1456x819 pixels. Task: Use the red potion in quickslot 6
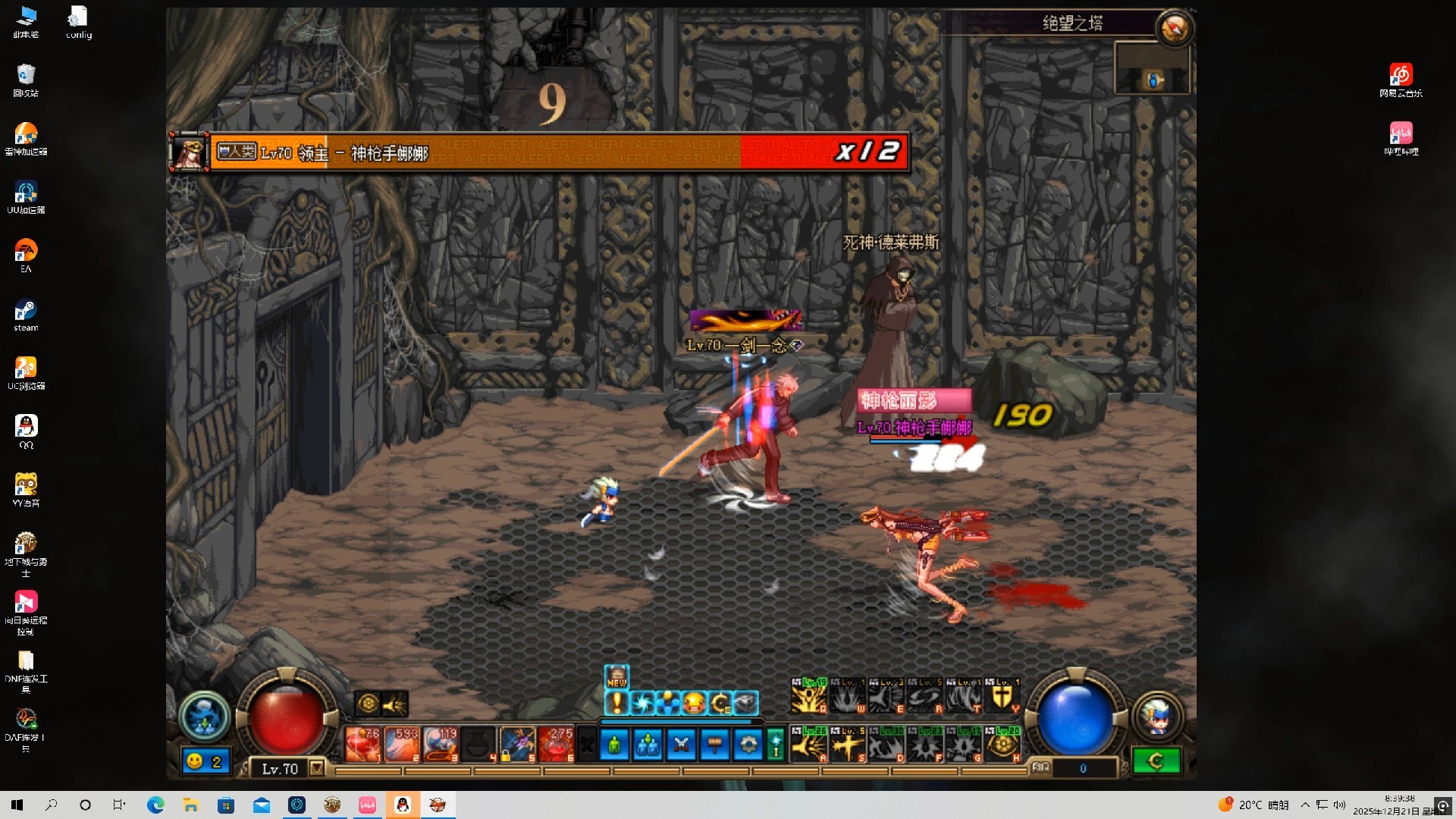pos(557,744)
